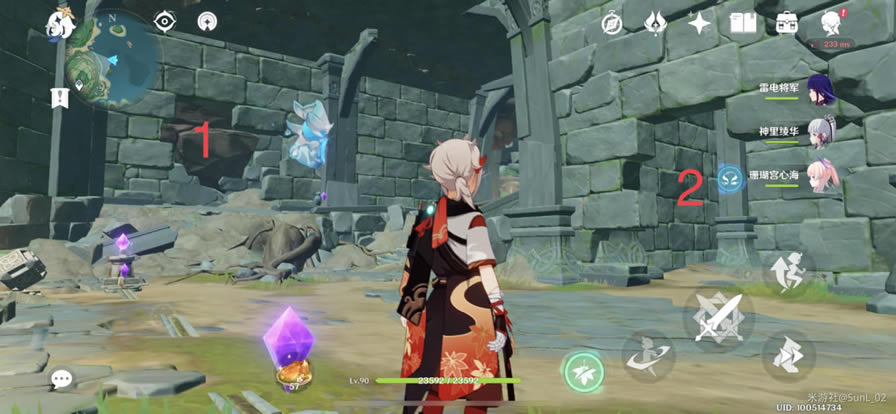The image size is (896, 414).
Task: Activate the green maple leaf elemental burst
Action: pos(582,373)
